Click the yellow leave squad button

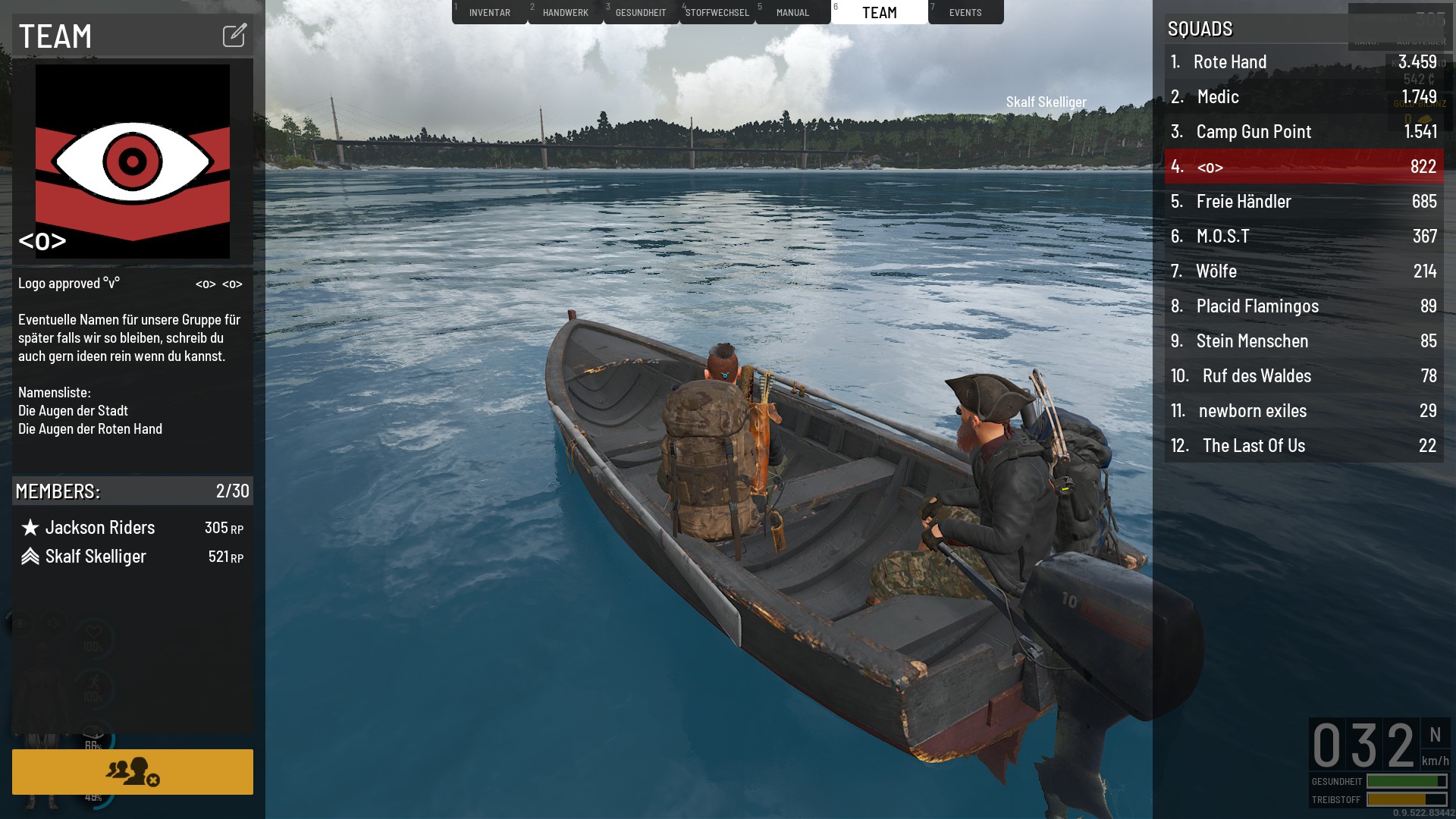[x=133, y=771]
